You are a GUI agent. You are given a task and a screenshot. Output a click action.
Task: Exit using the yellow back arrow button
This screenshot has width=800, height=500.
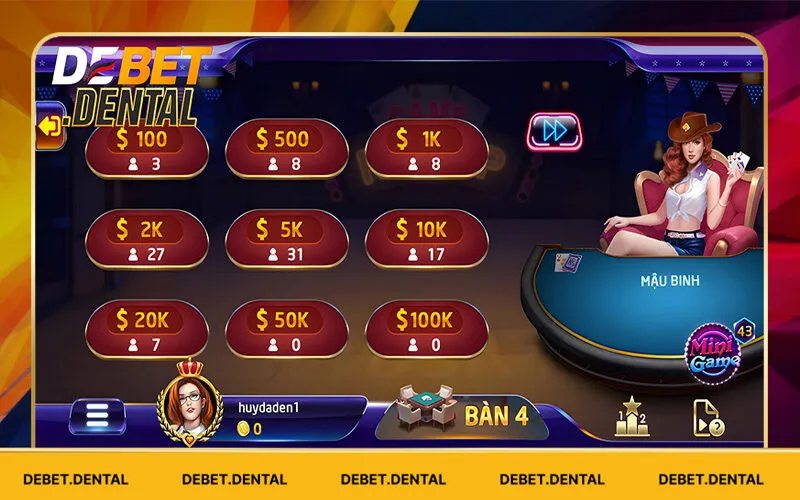point(50,126)
